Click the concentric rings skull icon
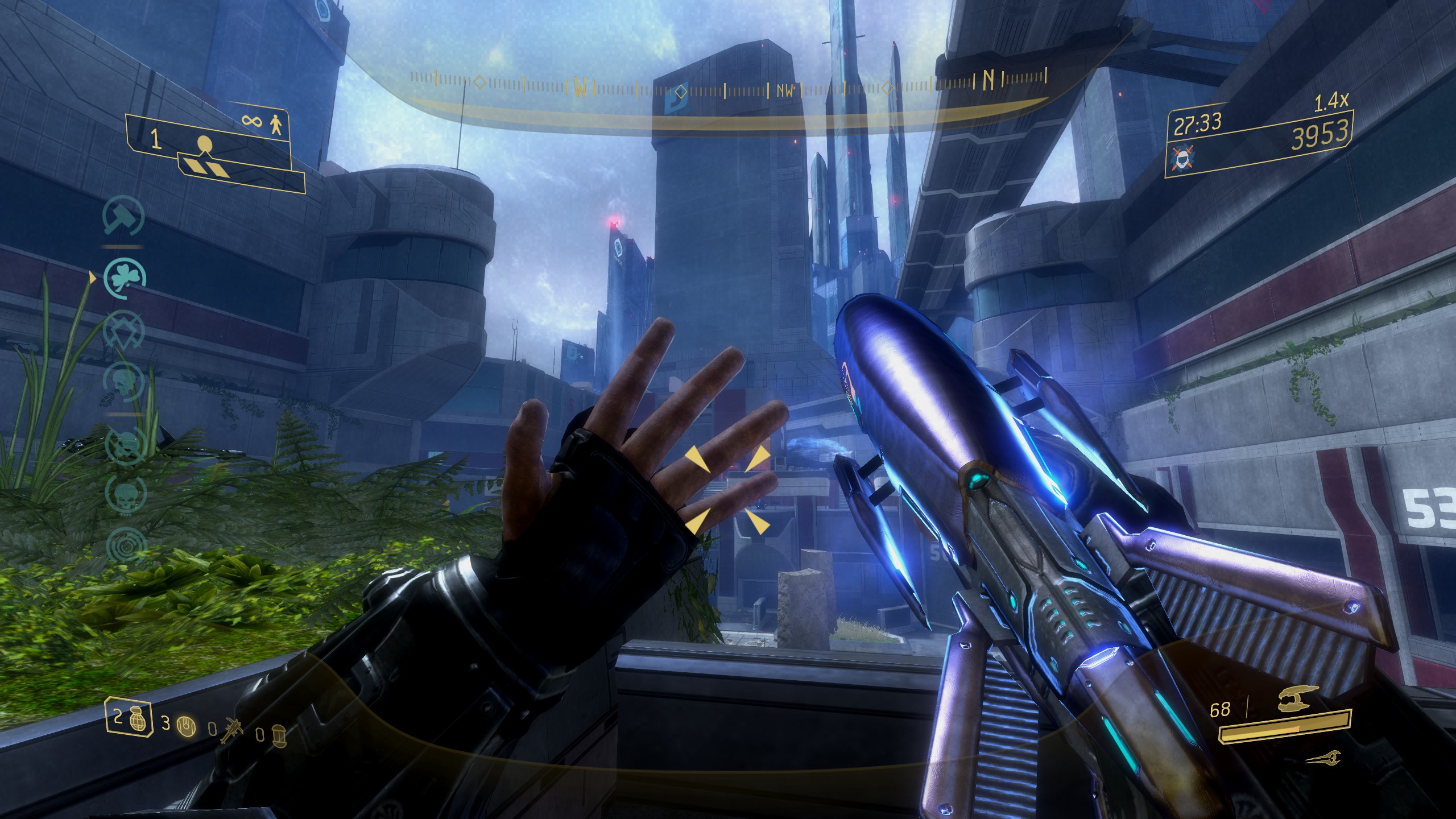1456x819 pixels. point(125,546)
